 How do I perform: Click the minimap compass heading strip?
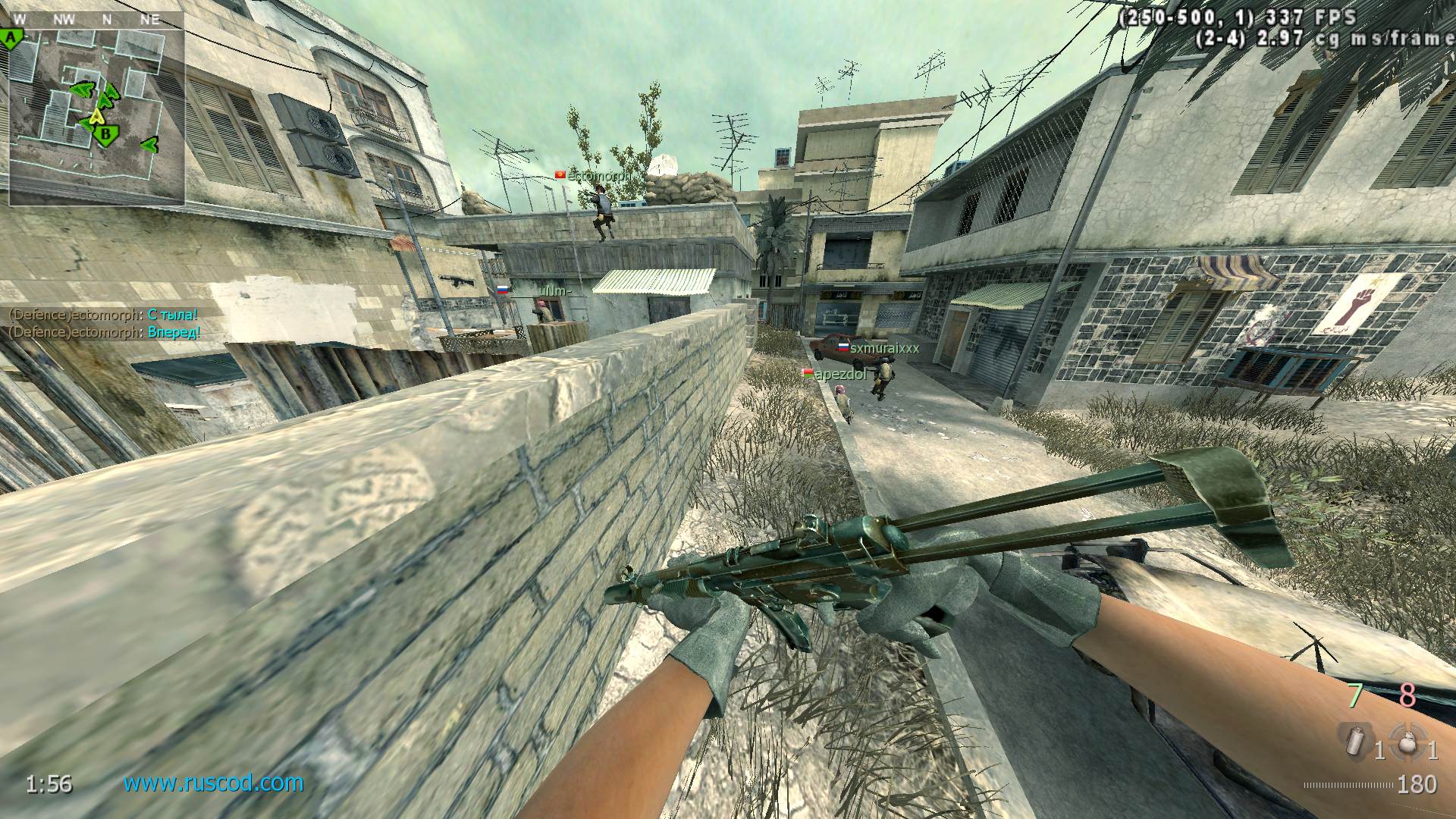[97, 20]
